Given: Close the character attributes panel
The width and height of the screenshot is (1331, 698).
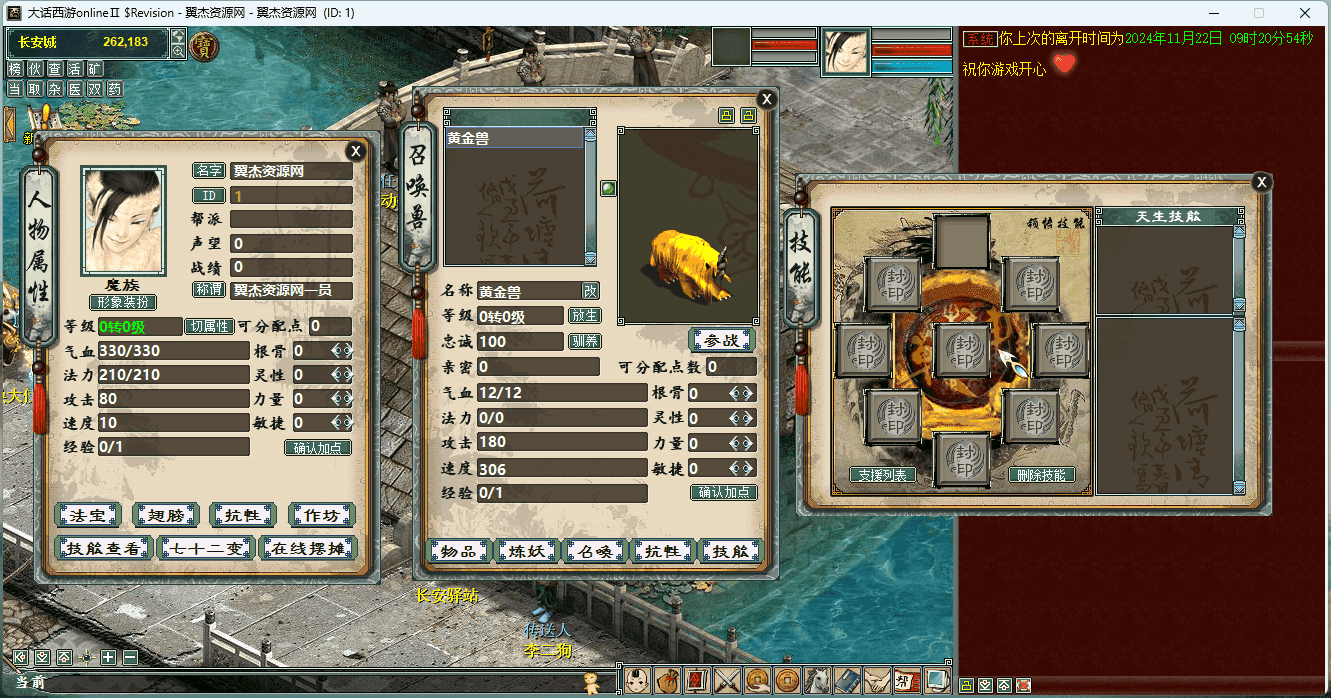Looking at the screenshot, I should 355,151.
